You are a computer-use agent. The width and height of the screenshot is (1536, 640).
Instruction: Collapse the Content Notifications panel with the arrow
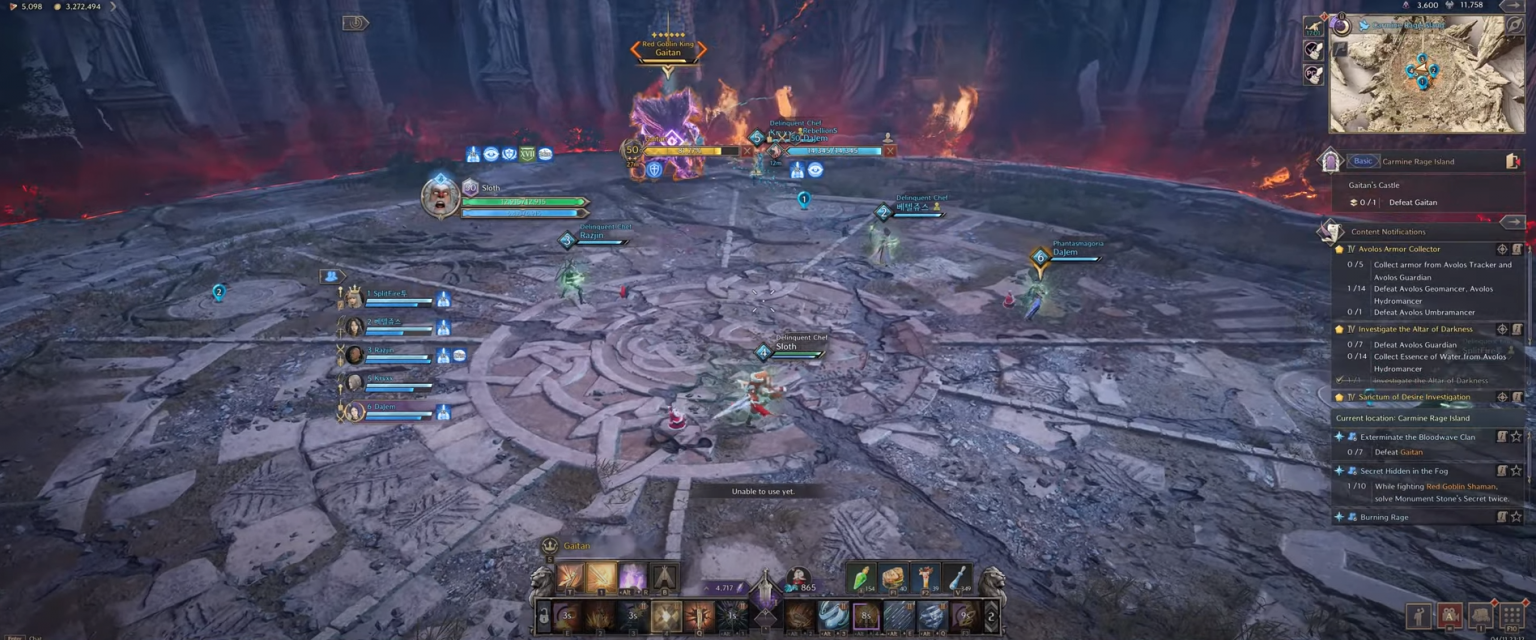click(1512, 222)
